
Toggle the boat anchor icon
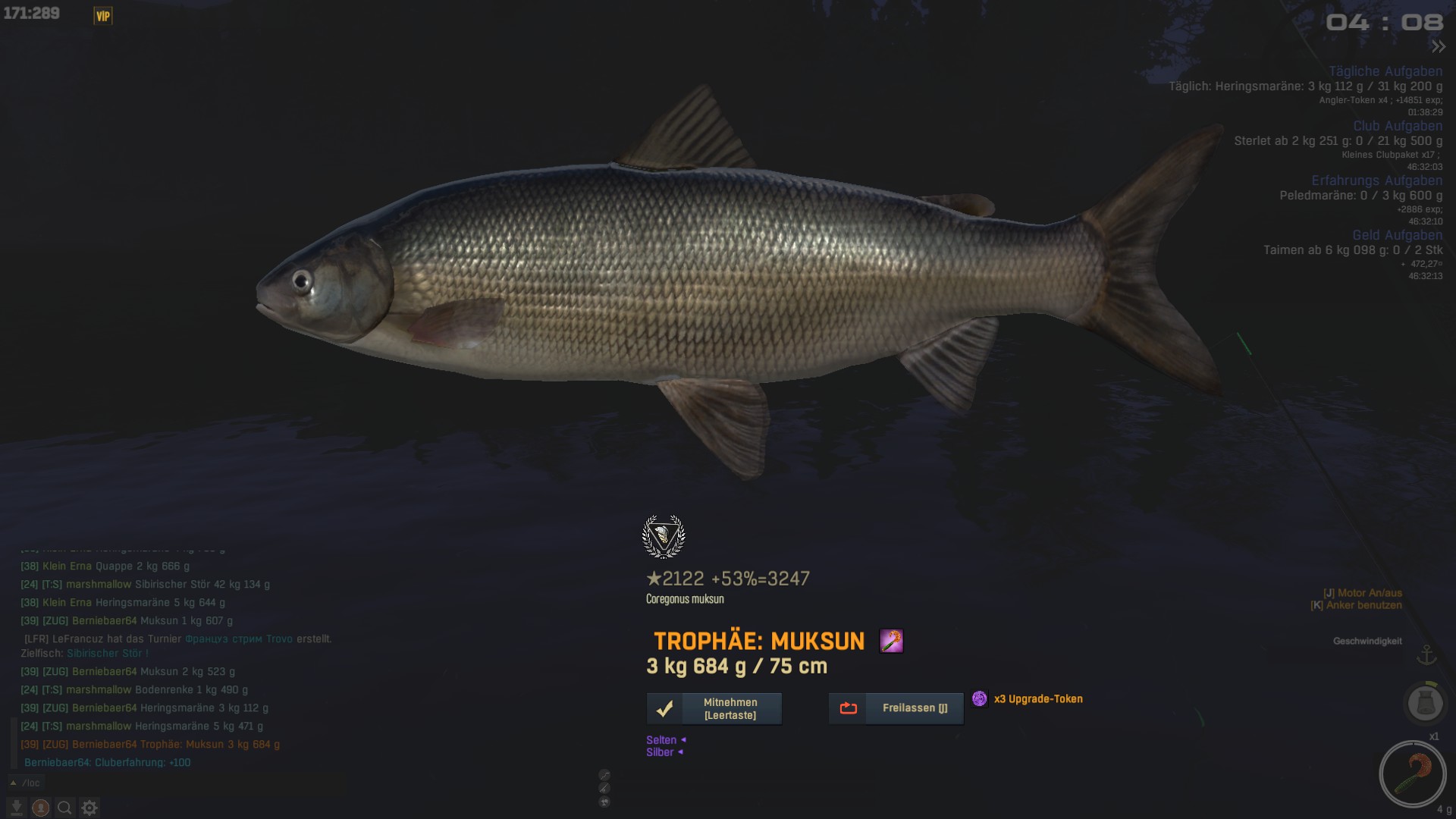1427,654
